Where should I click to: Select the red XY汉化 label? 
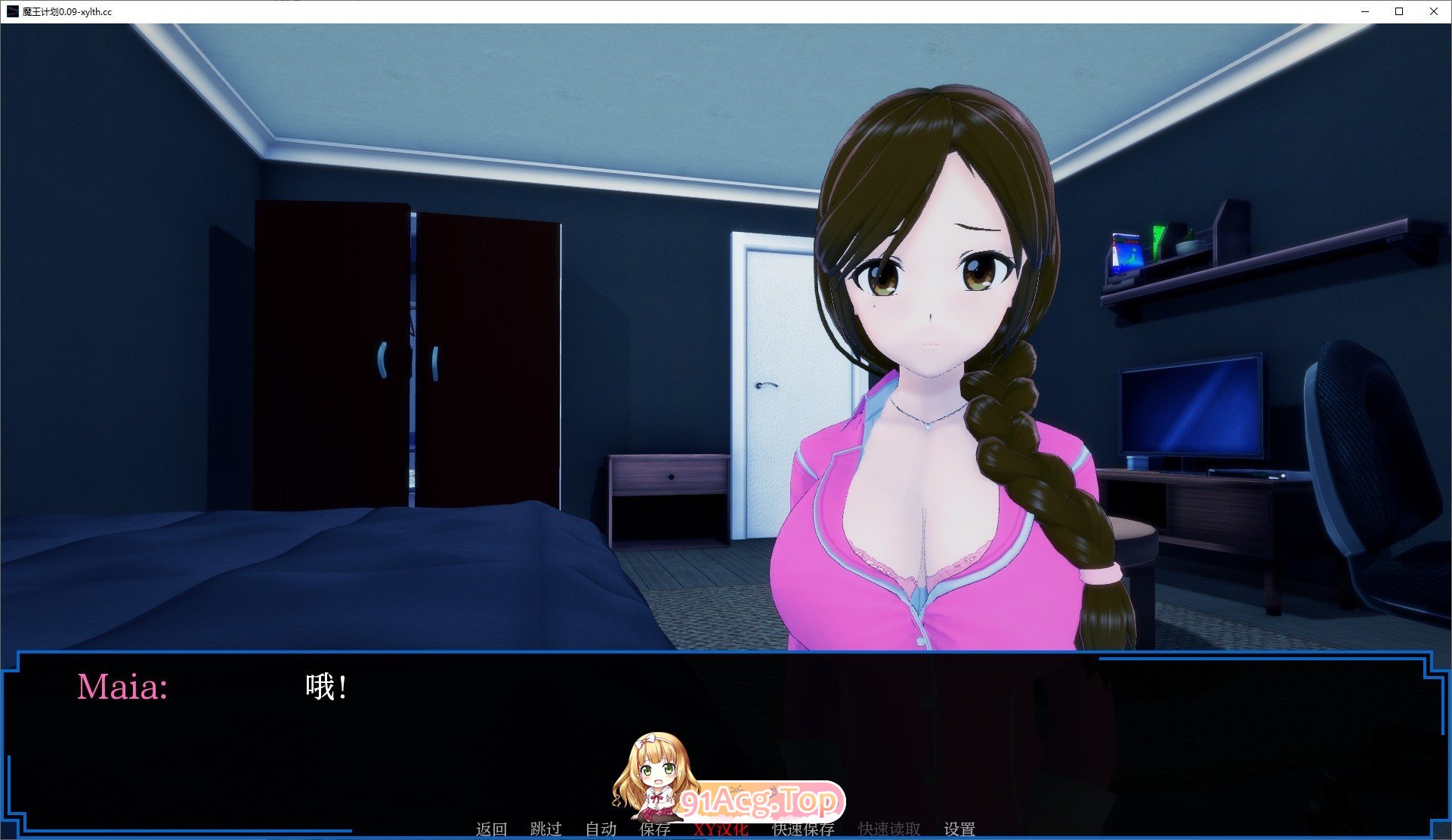(721, 830)
